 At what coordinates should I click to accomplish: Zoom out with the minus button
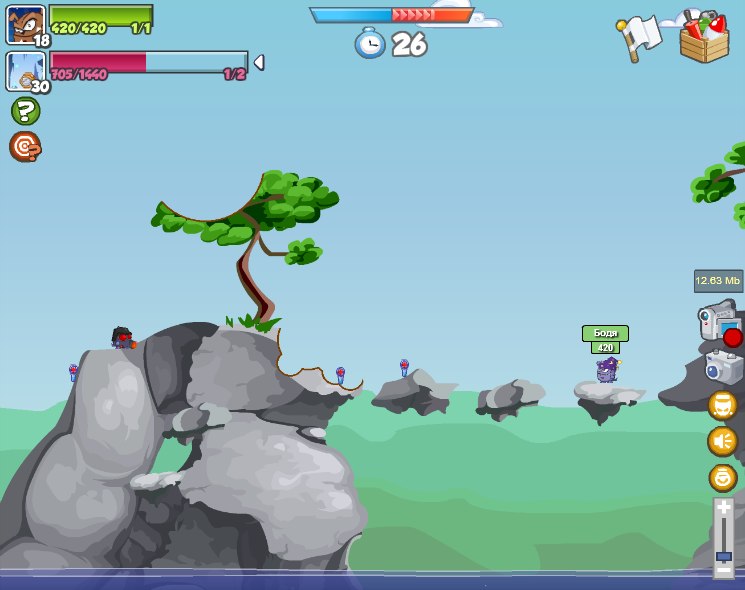(723, 570)
